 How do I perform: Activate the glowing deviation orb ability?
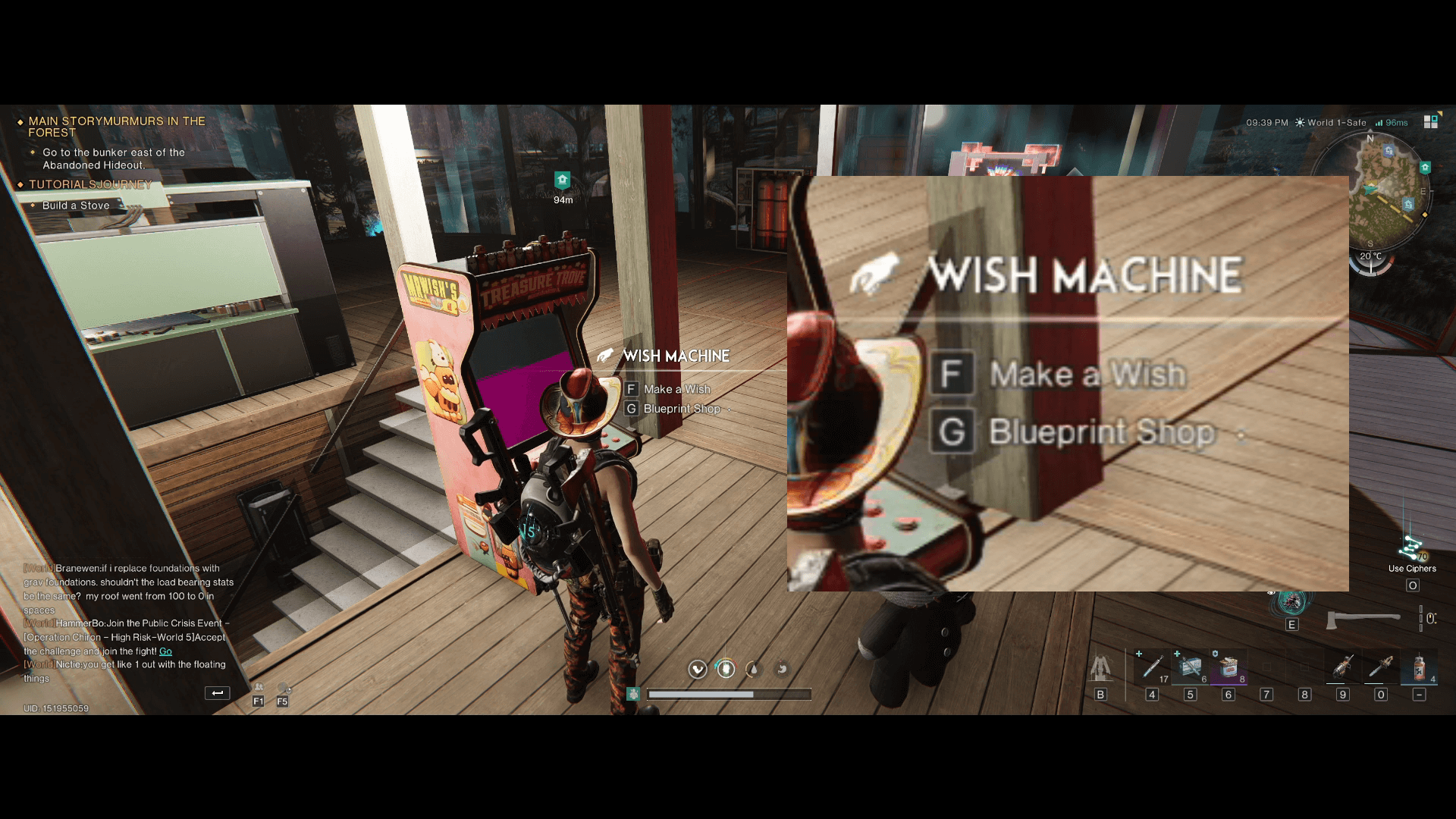point(1291,603)
